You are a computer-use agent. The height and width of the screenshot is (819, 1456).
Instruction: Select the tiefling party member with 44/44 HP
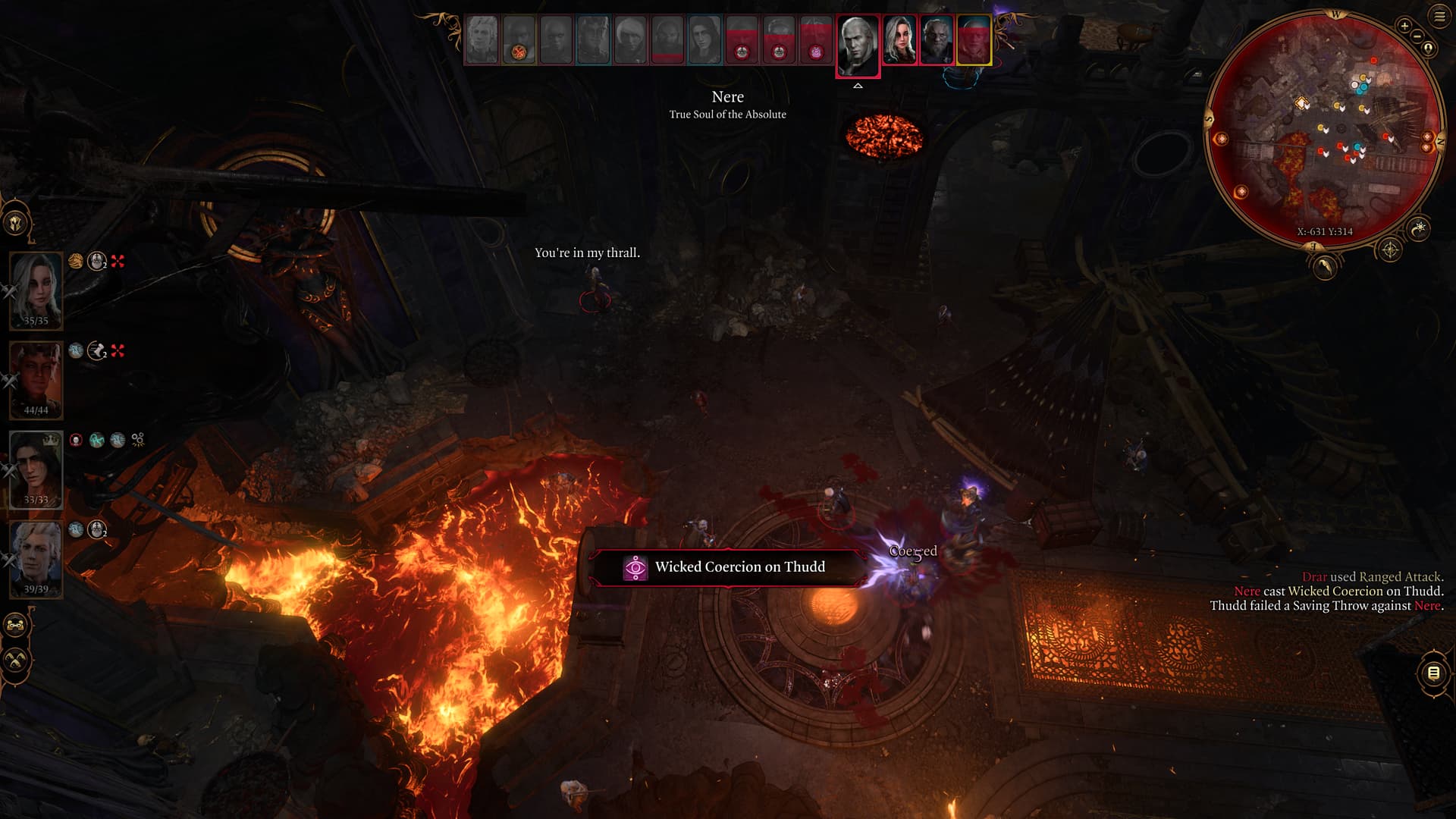pos(36,379)
